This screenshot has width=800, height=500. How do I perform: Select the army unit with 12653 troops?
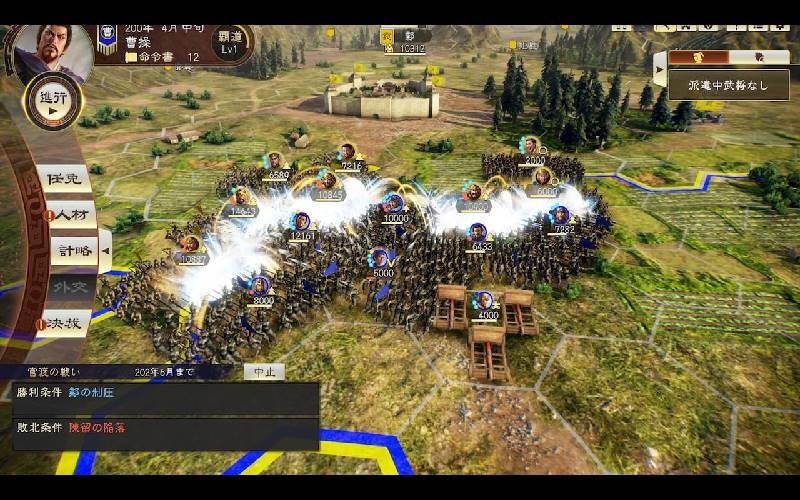[243, 197]
